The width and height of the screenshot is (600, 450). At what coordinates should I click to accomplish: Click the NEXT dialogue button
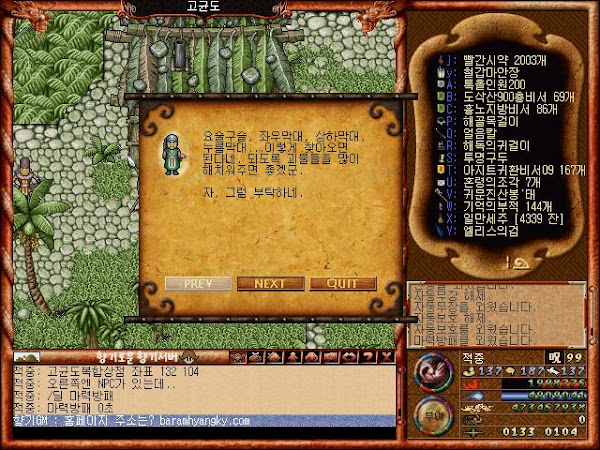point(270,283)
